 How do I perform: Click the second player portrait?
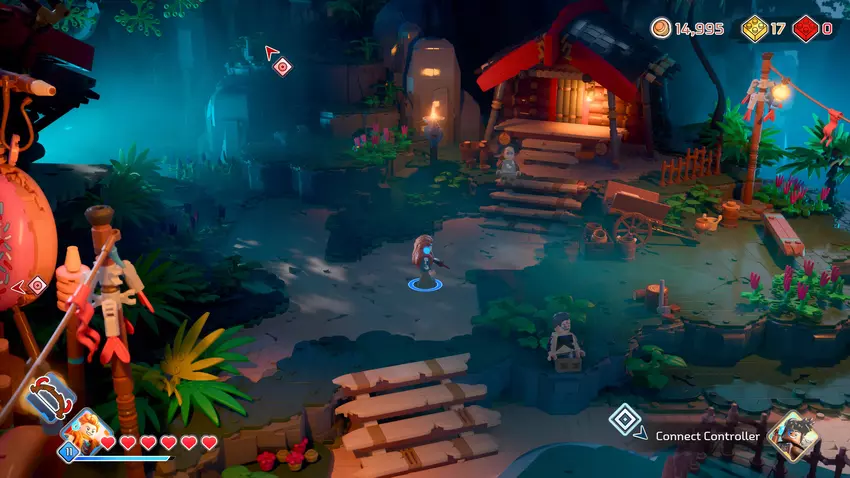point(793,434)
